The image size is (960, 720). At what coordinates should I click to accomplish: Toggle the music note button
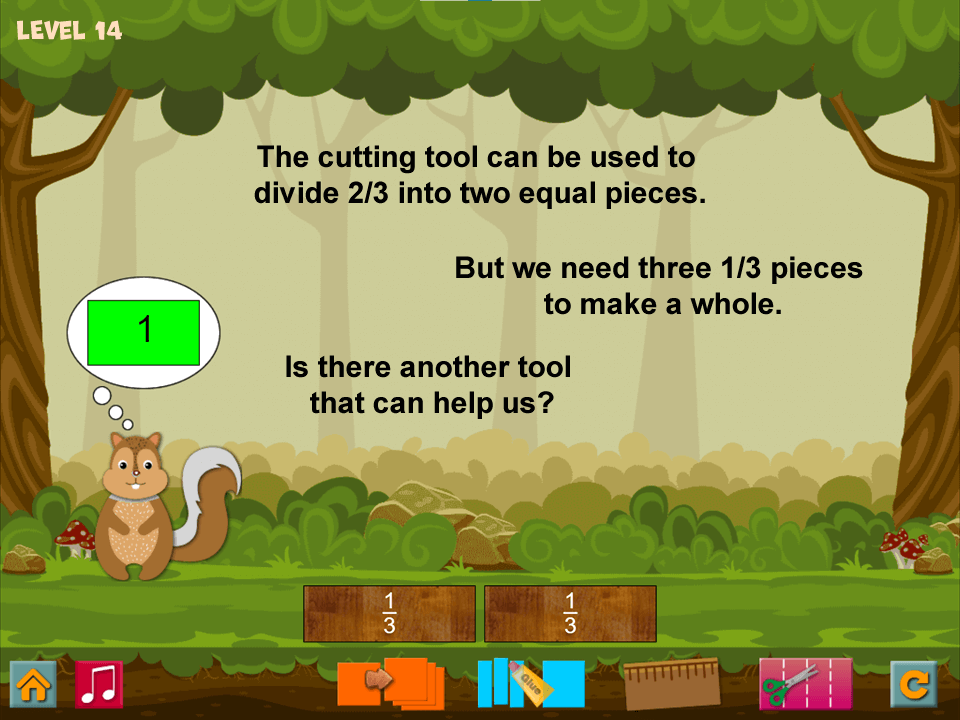[x=99, y=684]
